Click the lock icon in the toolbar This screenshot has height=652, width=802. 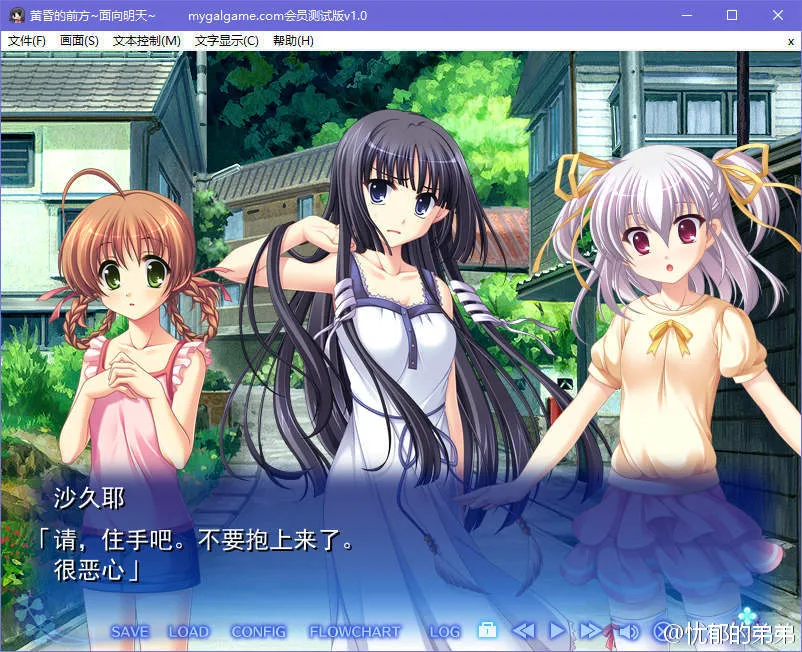click(x=487, y=631)
